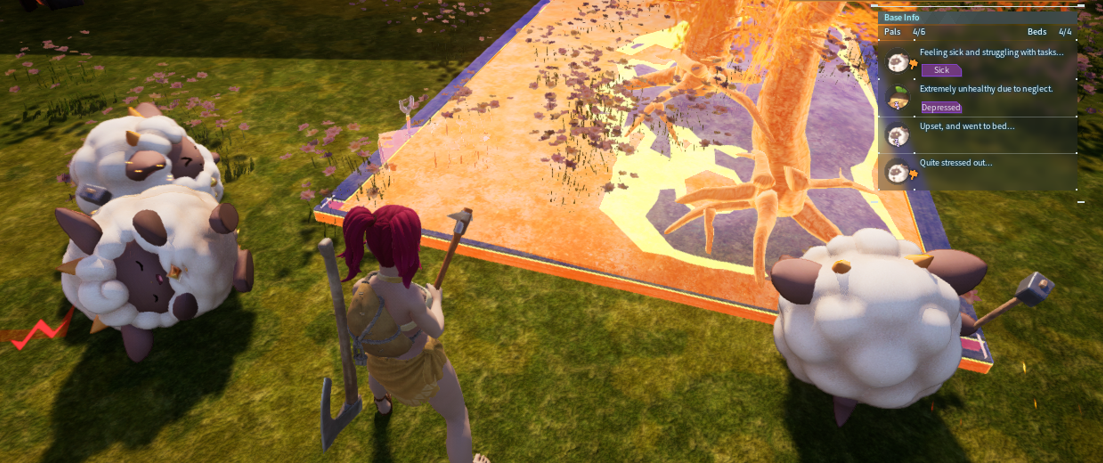Click the purple Sick status tag

coord(941,70)
